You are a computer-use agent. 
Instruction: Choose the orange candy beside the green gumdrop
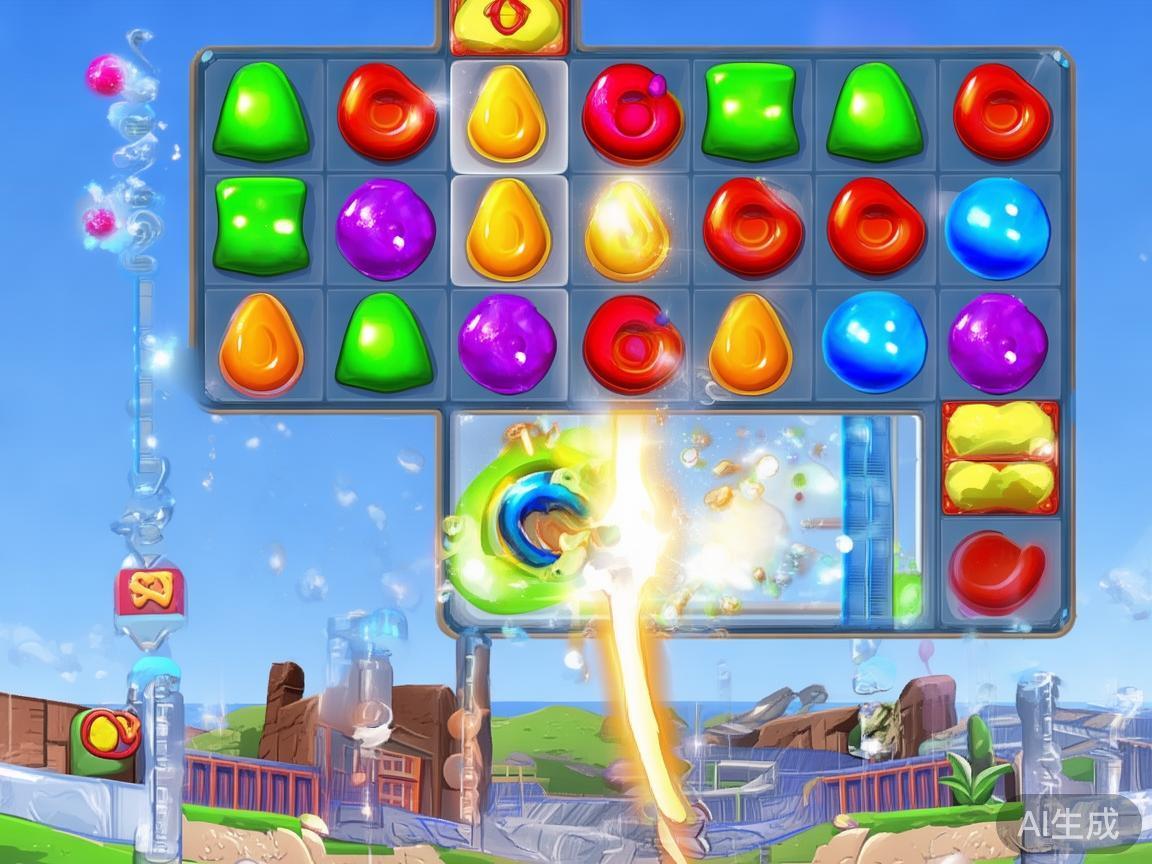click(260, 343)
